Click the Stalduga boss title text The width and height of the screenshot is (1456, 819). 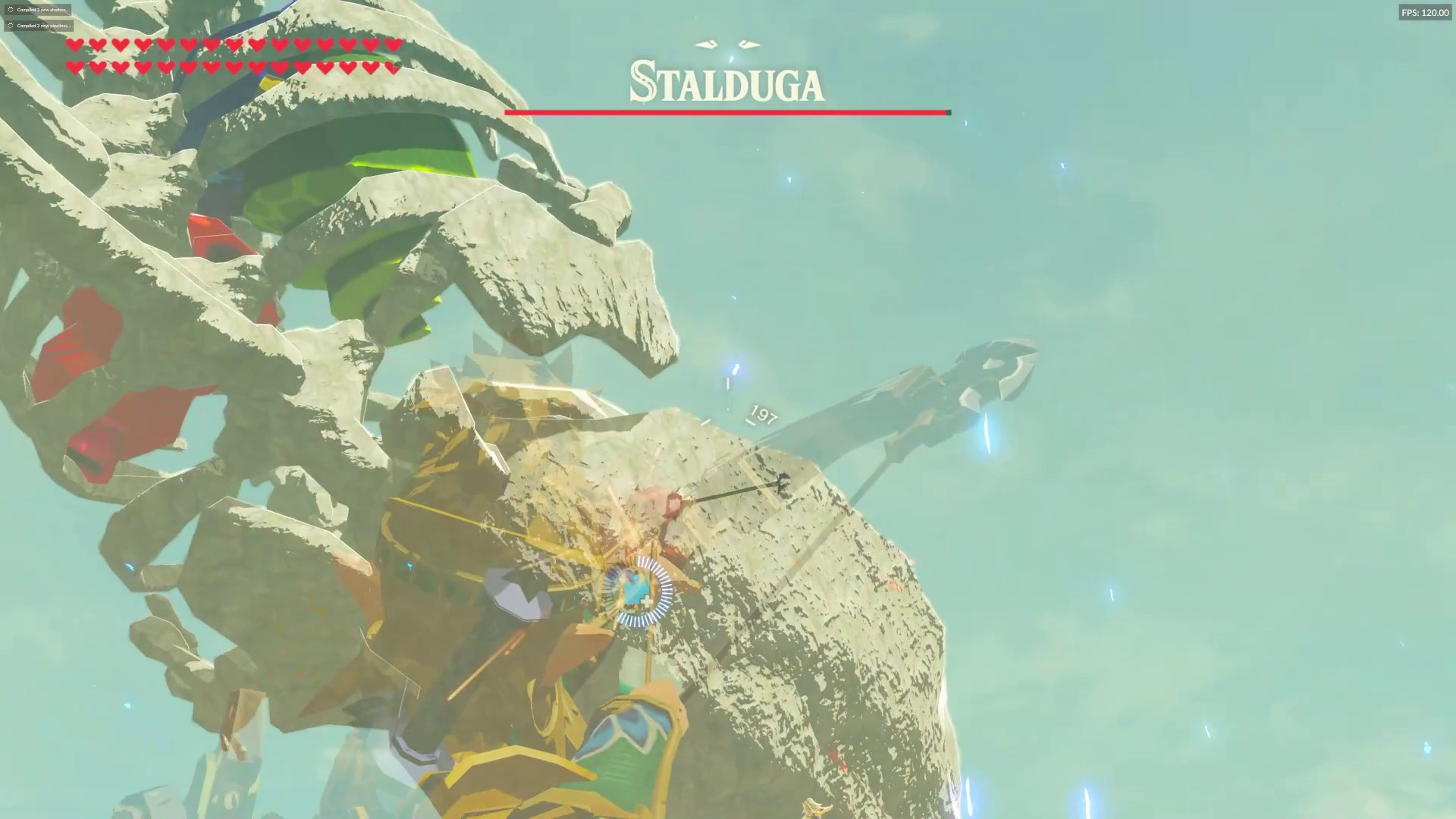[x=726, y=83]
